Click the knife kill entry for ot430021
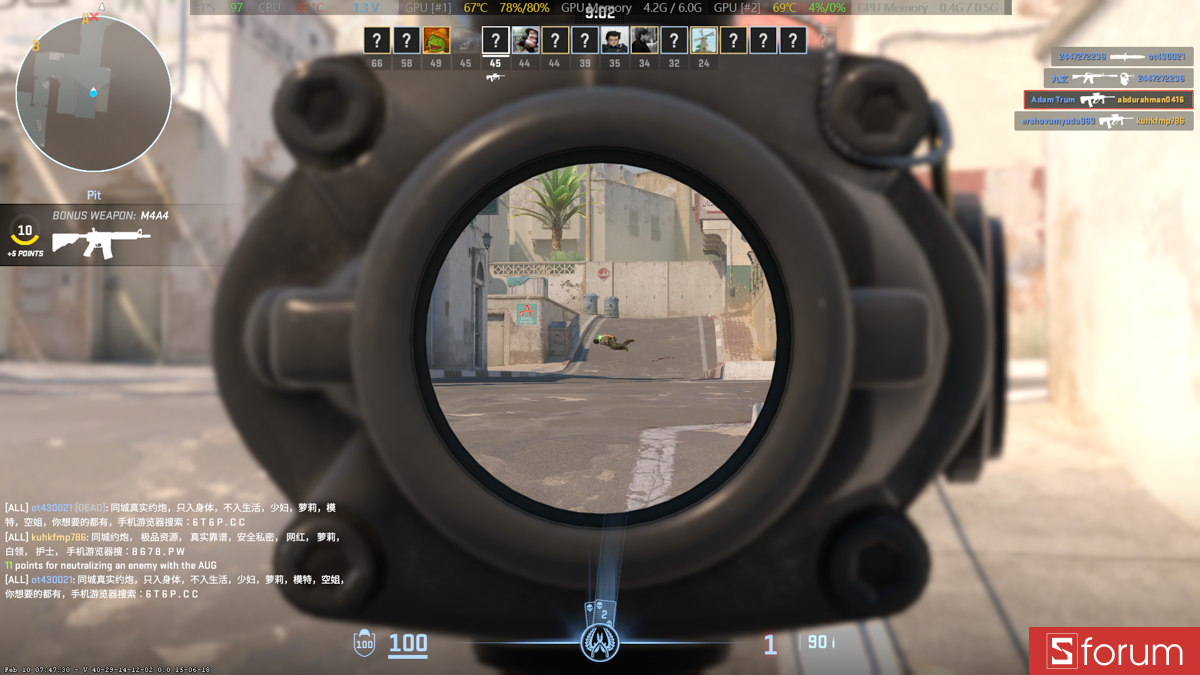This screenshot has width=1200, height=675. (x=1116, y=57)
